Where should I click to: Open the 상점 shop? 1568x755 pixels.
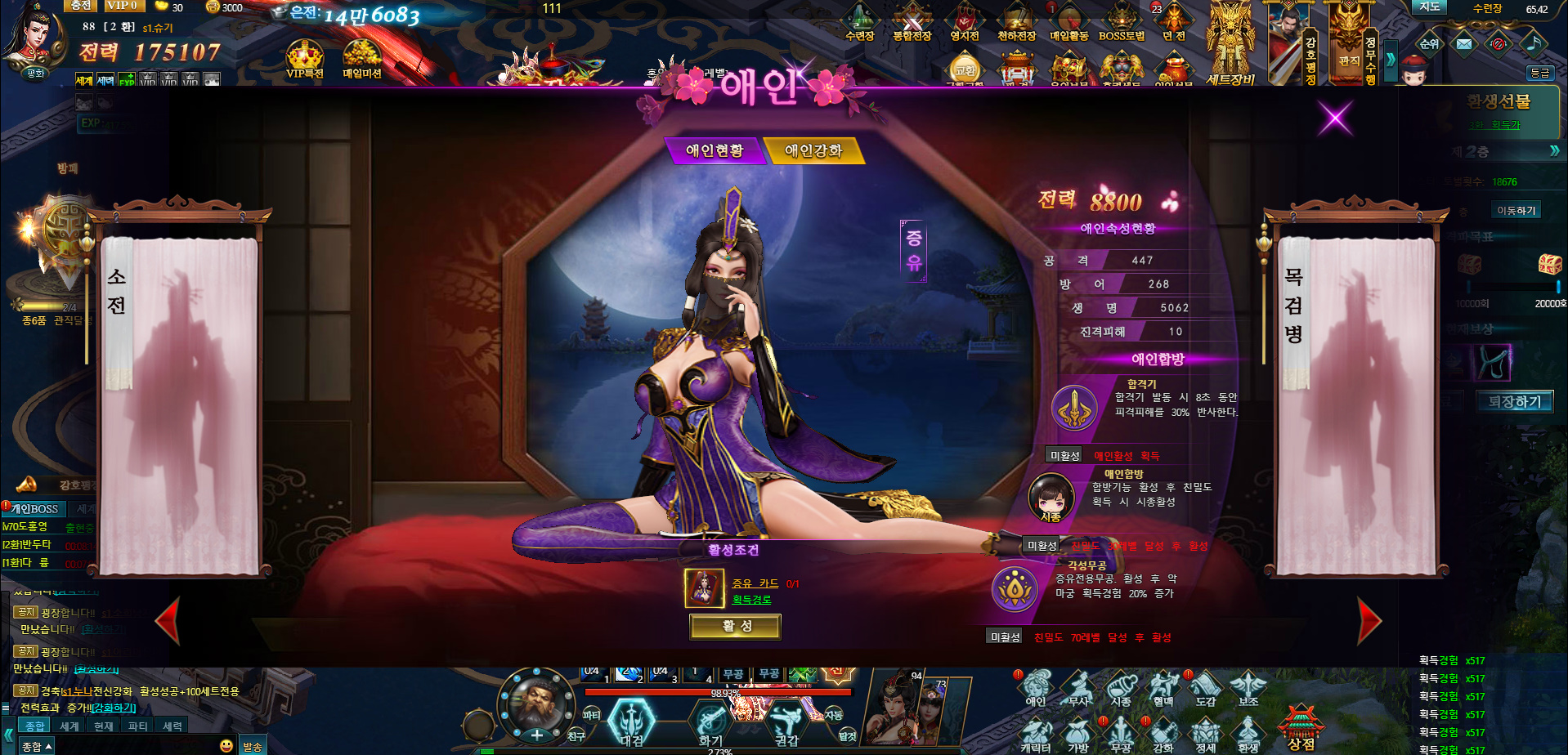(1301, 727)
